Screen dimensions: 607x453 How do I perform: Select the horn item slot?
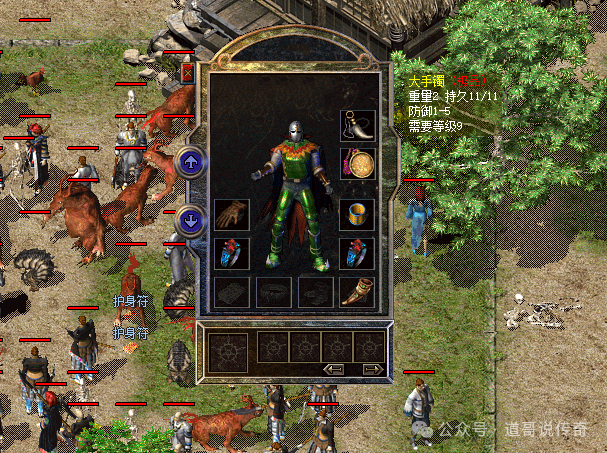[x=357, y=291]
